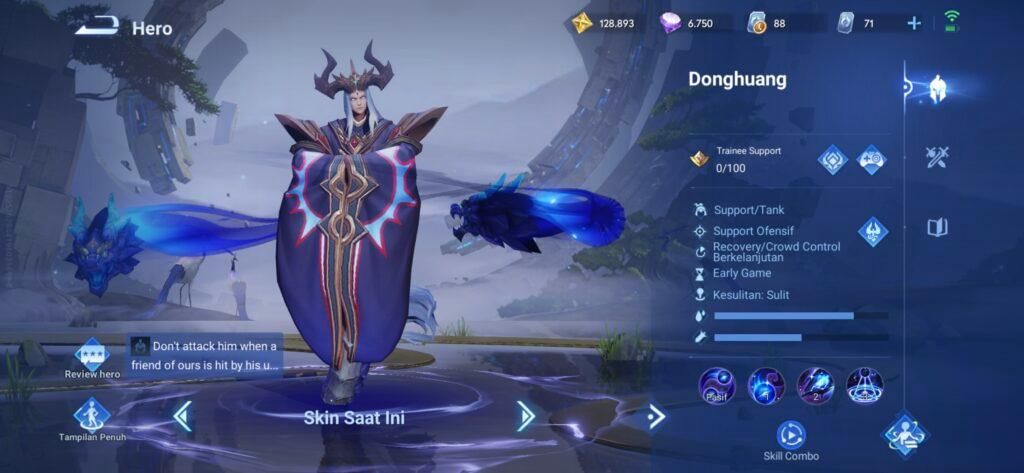Select Donghuang's skill 1 icon
The image size is (1024, 473).
[766, 385]
